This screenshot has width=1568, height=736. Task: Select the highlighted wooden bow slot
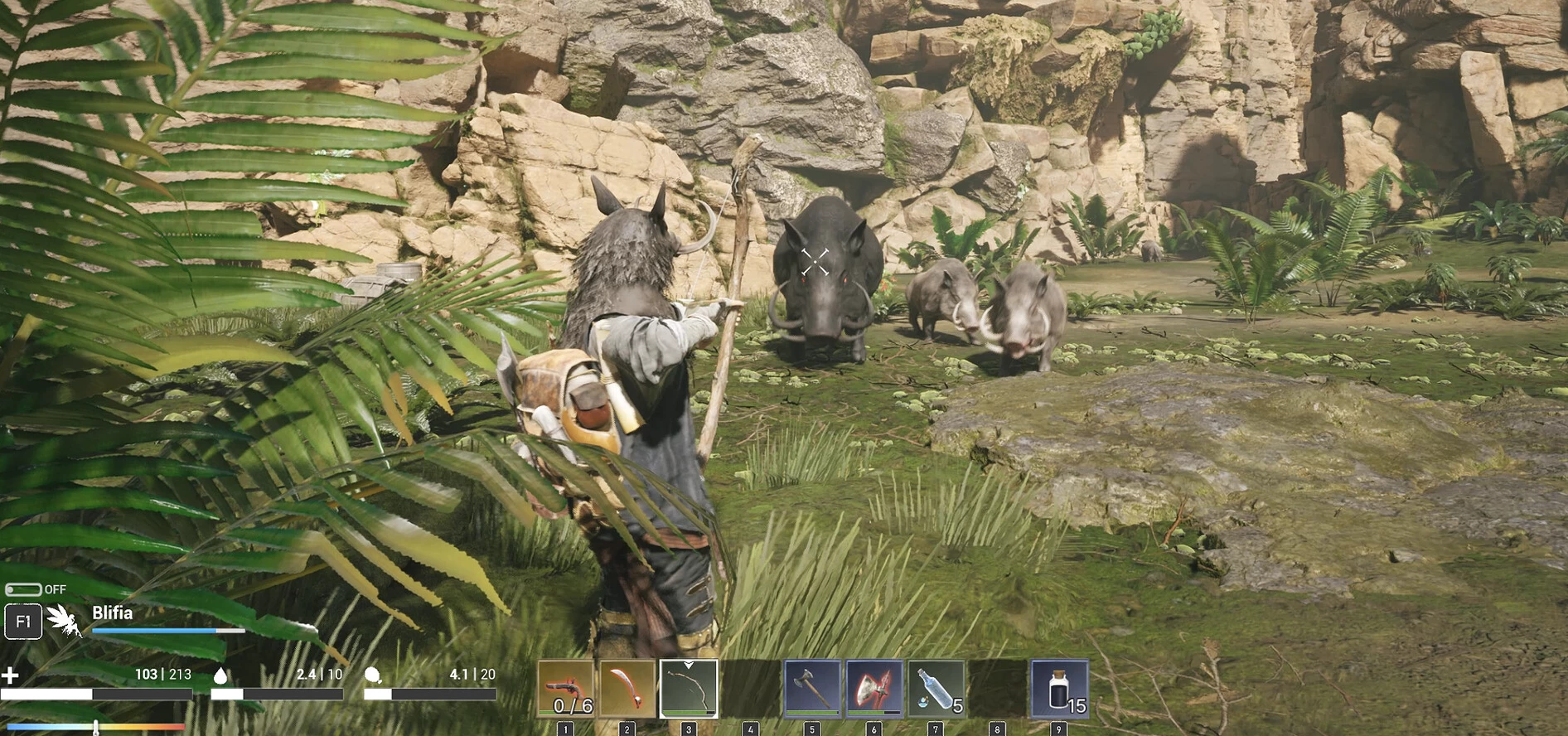point(689,688)
